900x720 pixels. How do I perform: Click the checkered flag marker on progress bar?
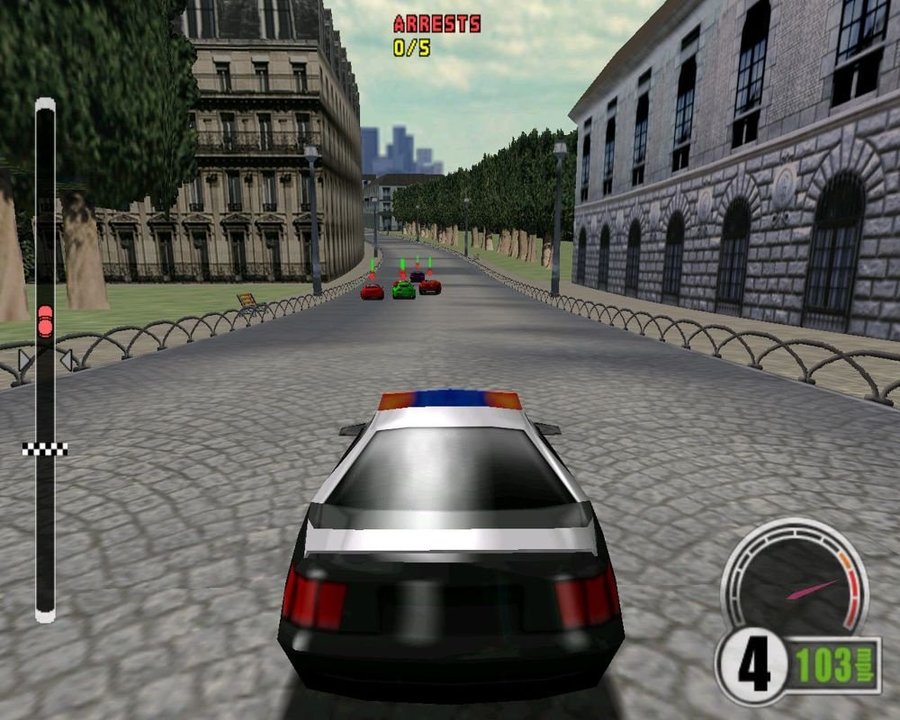coord(45,449)
